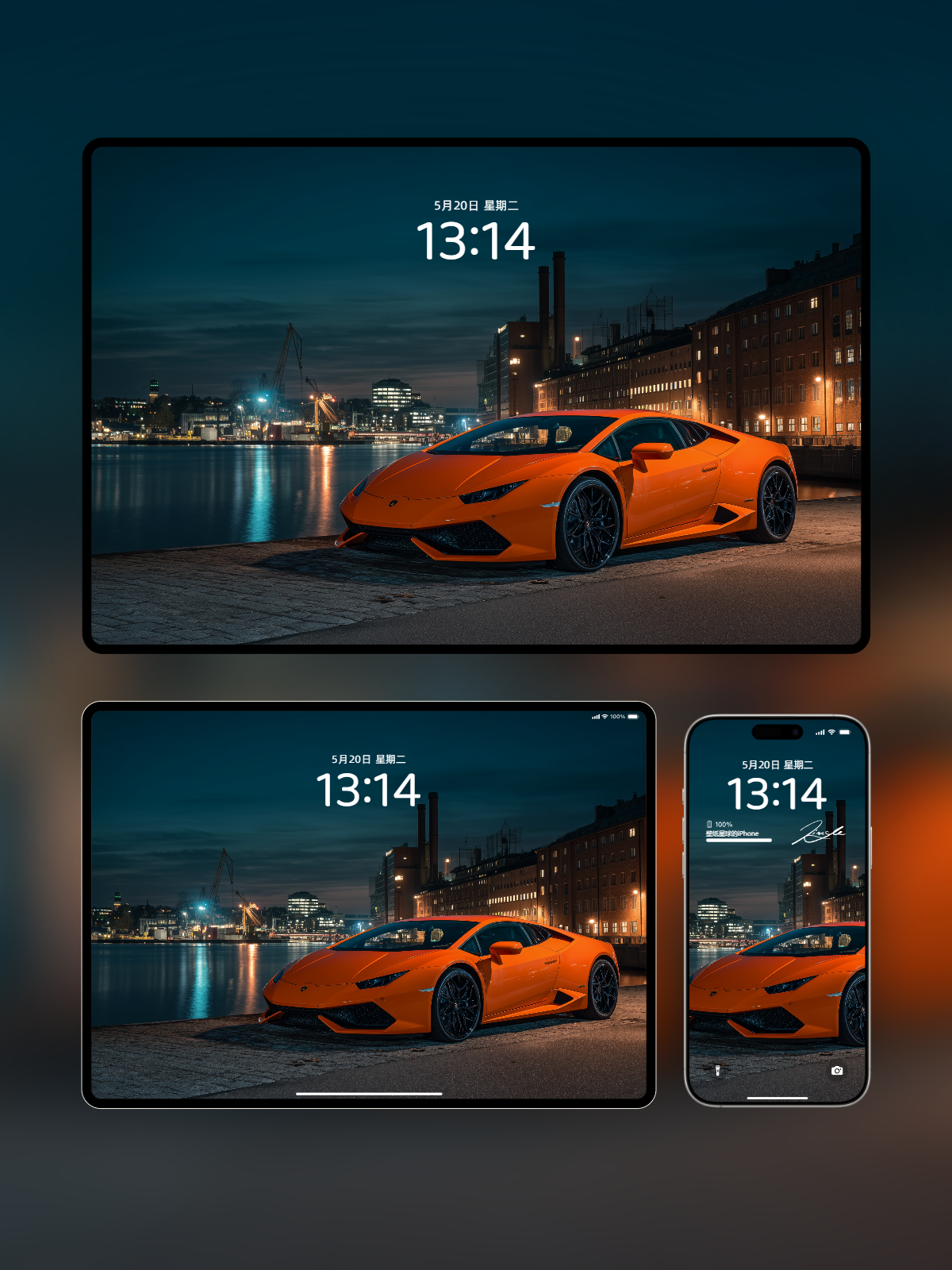Tap the flashlight icon on the phone lock screen
Screen dimensions: 952x1270
(x=718, y=1071)
